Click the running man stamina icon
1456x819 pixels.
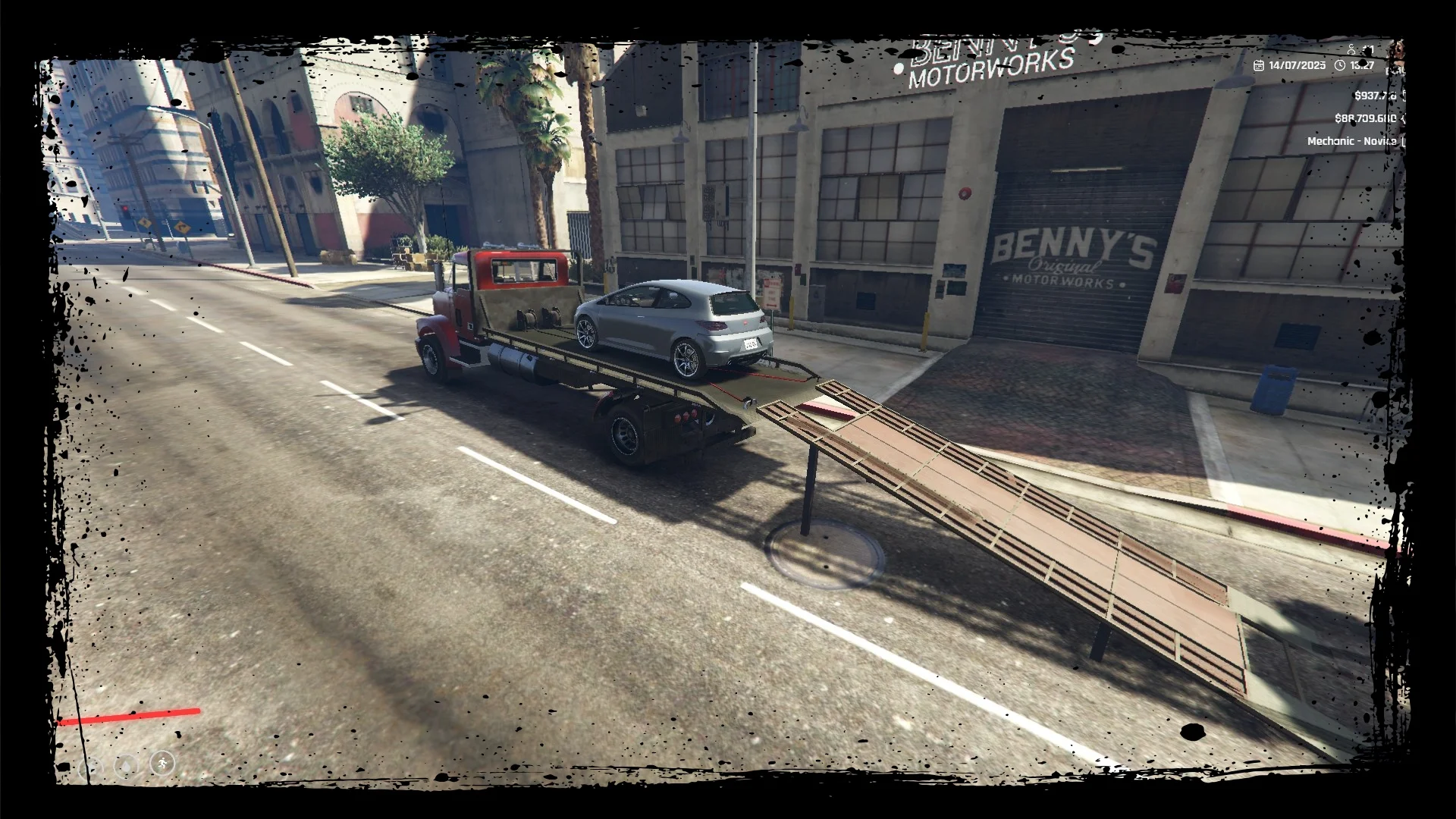coord(162,763)
